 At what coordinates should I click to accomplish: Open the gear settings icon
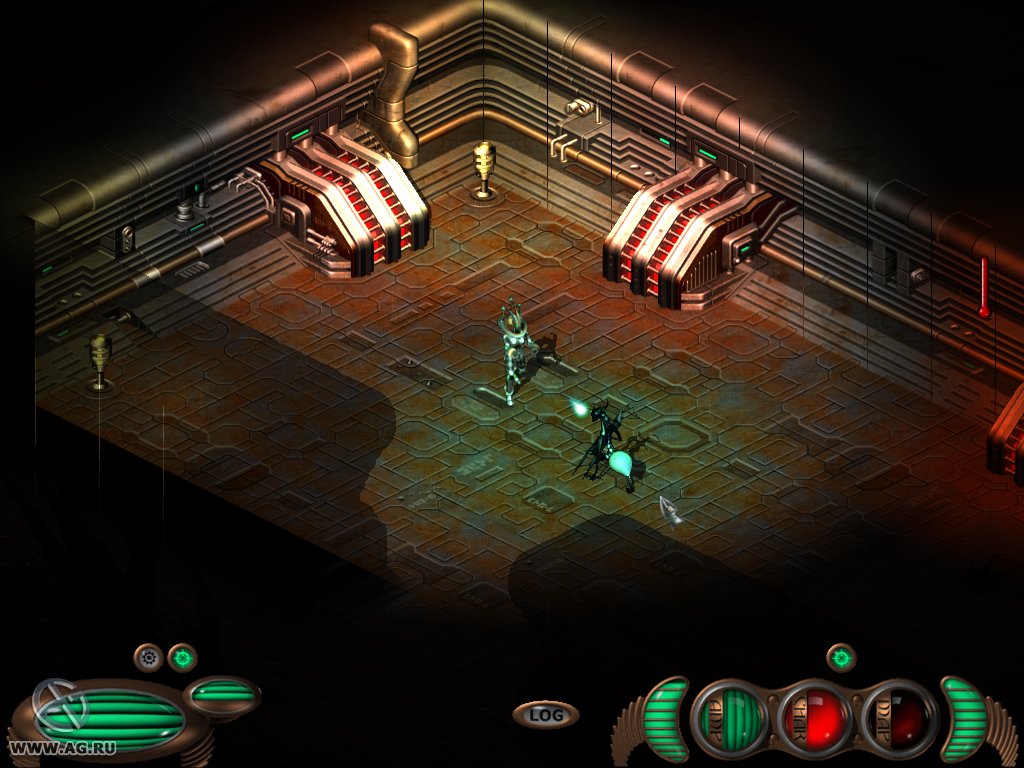click(x=149, y=657)
